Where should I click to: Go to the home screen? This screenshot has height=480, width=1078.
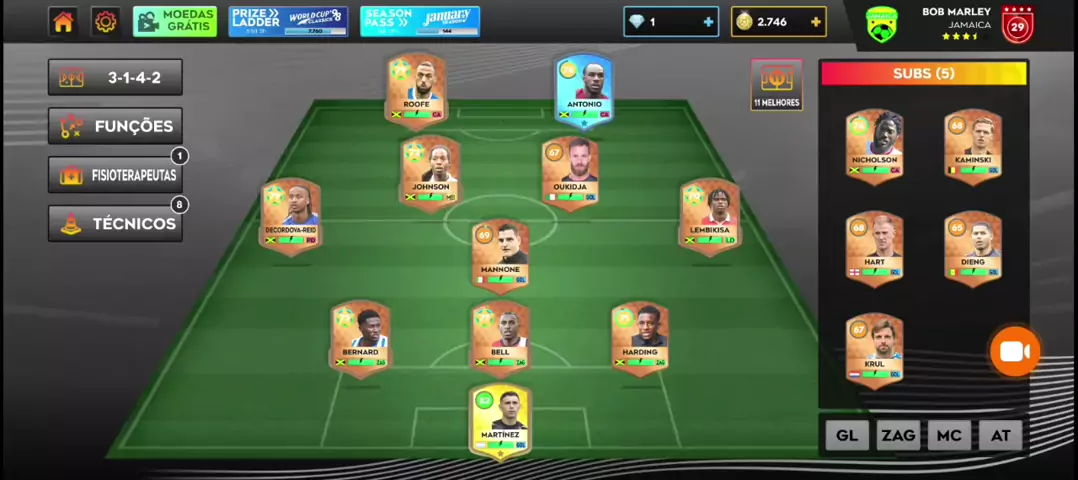63,22
